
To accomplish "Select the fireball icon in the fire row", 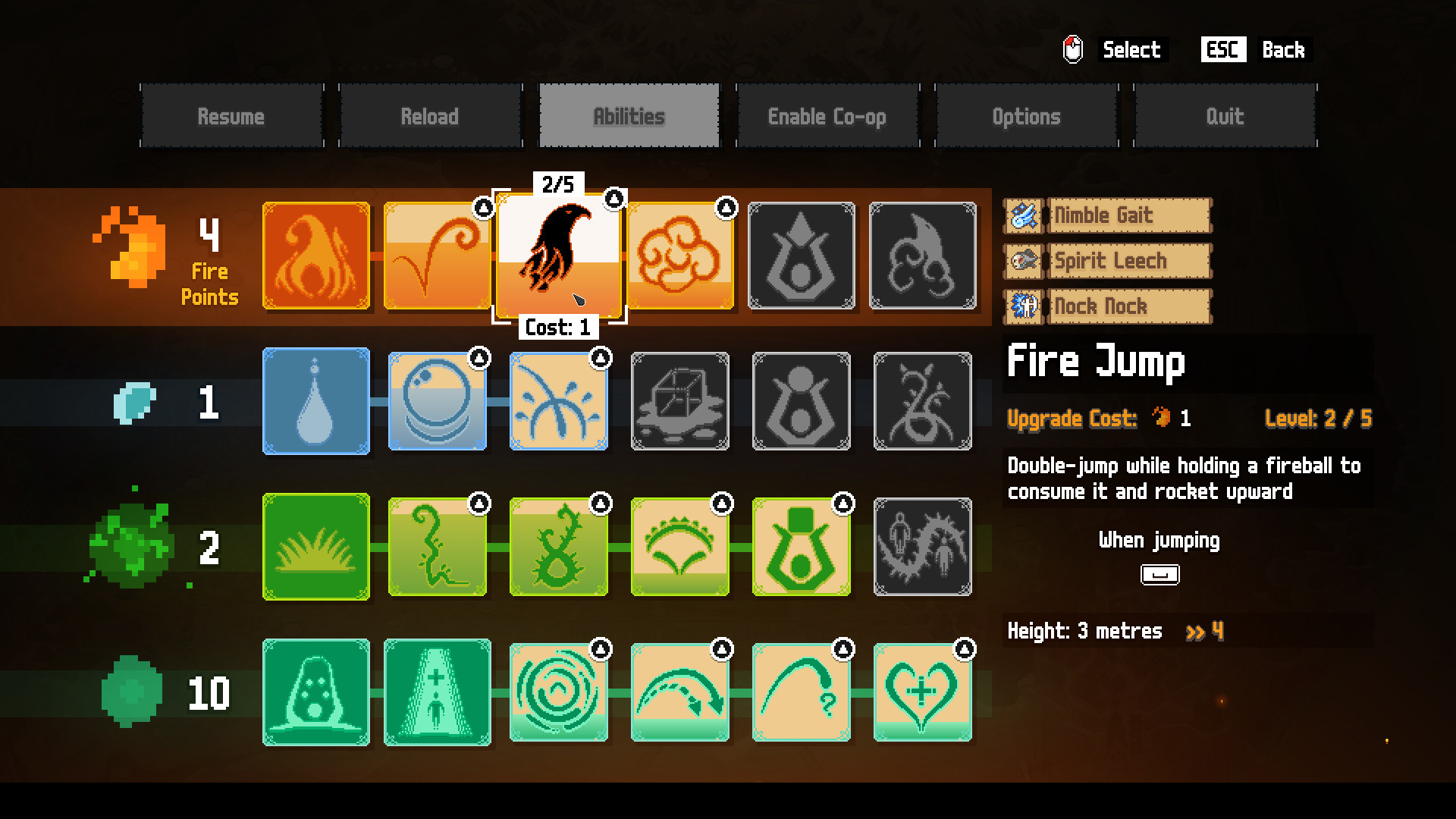I will [315, 256].
